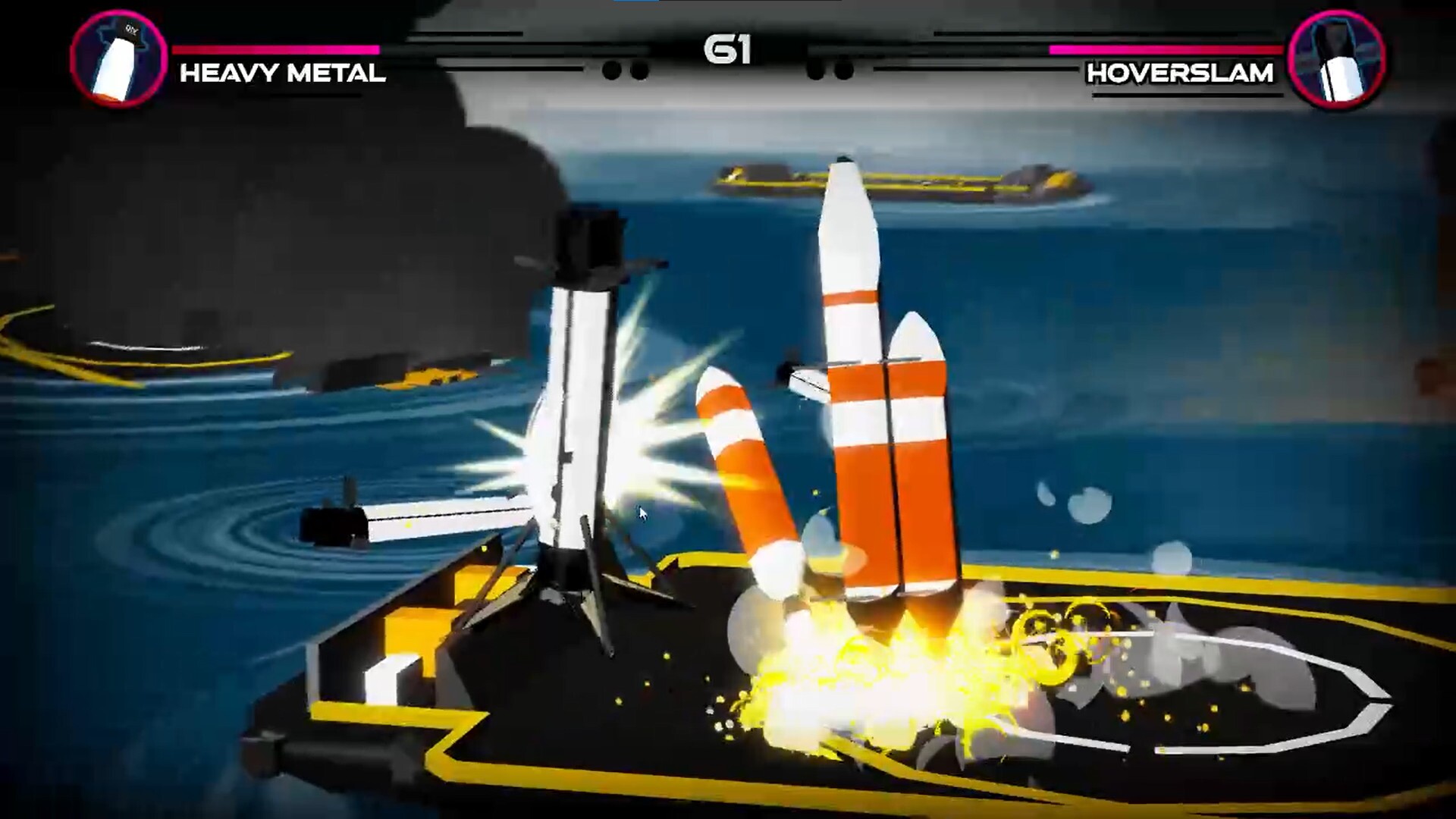Screen dimensions: 1456x819
Task: Select the Hoverslam fighter portrait
Action: click(1336, 58)
